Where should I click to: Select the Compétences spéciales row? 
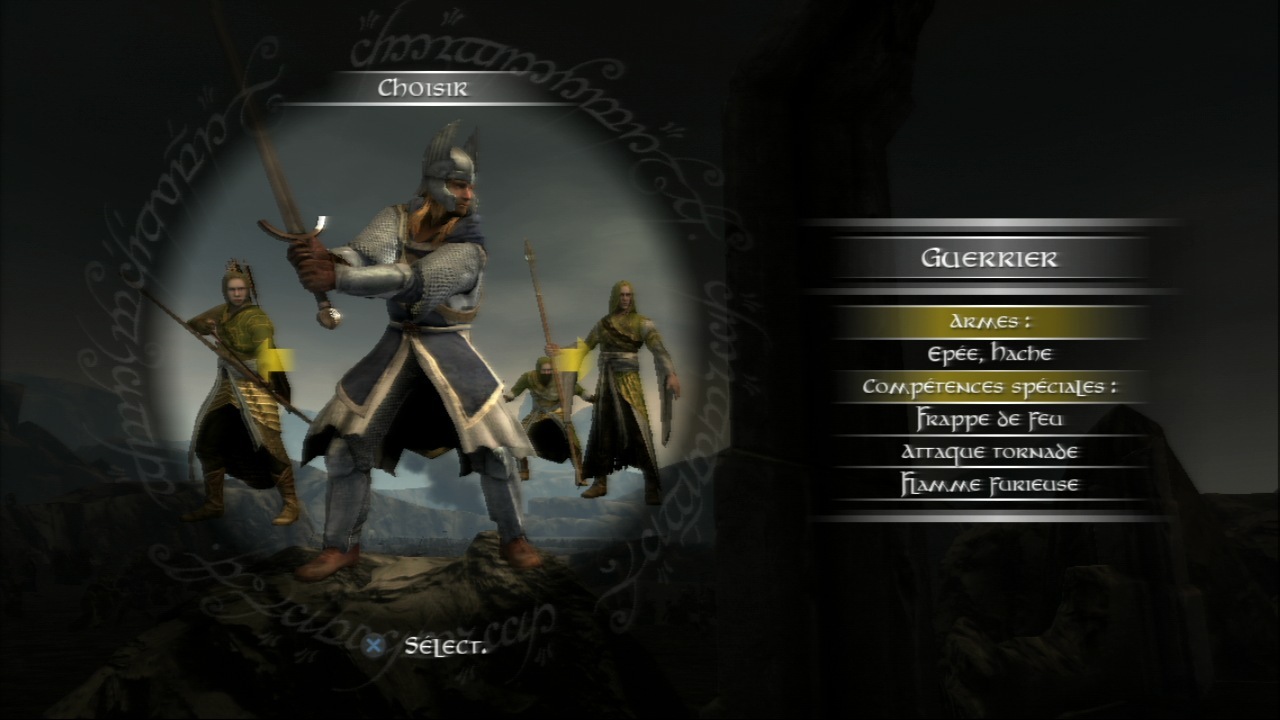pyautogui.click(x=988, y=386)
